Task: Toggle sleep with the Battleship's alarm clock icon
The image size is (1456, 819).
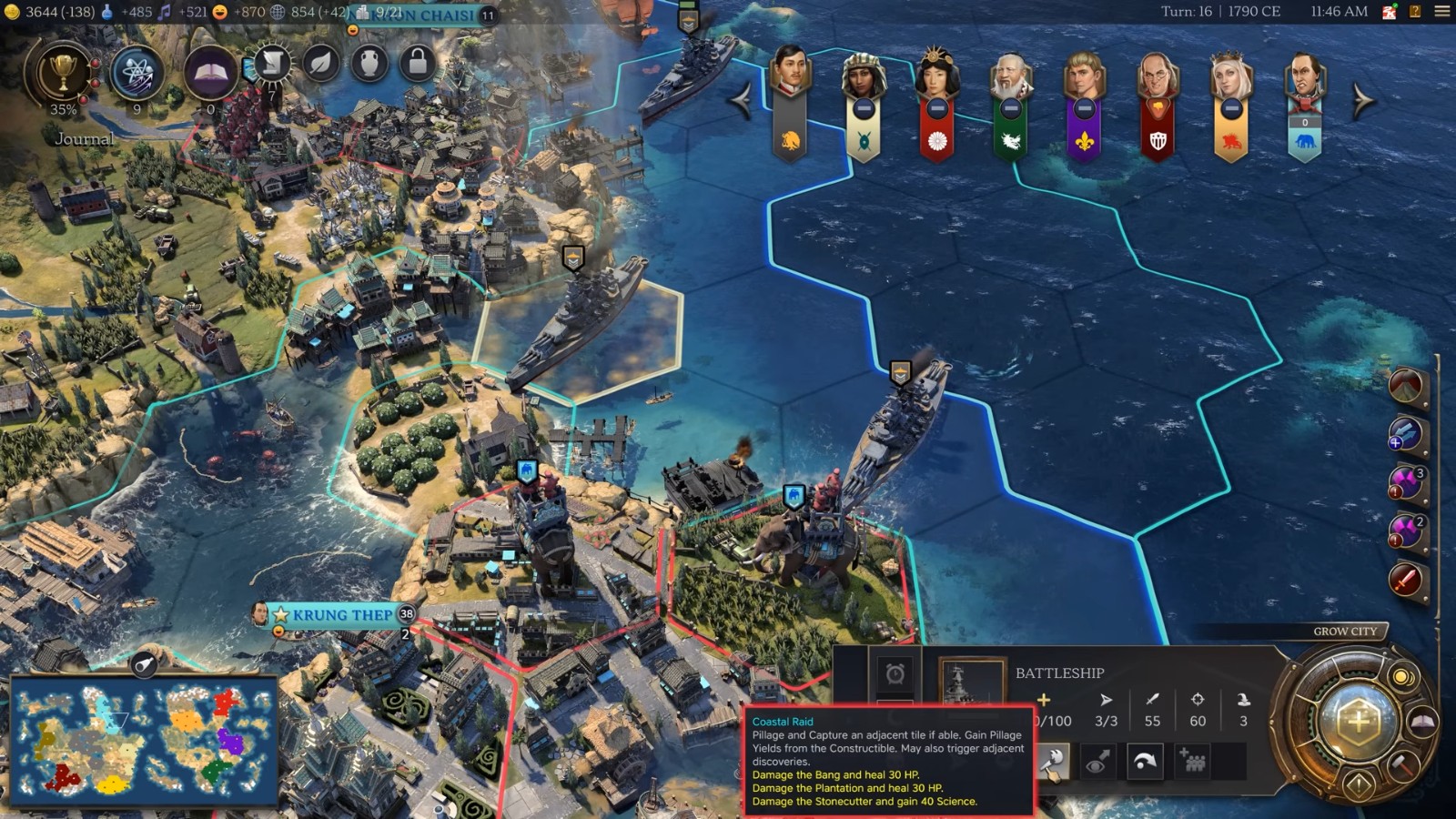Action: (895, 675)
